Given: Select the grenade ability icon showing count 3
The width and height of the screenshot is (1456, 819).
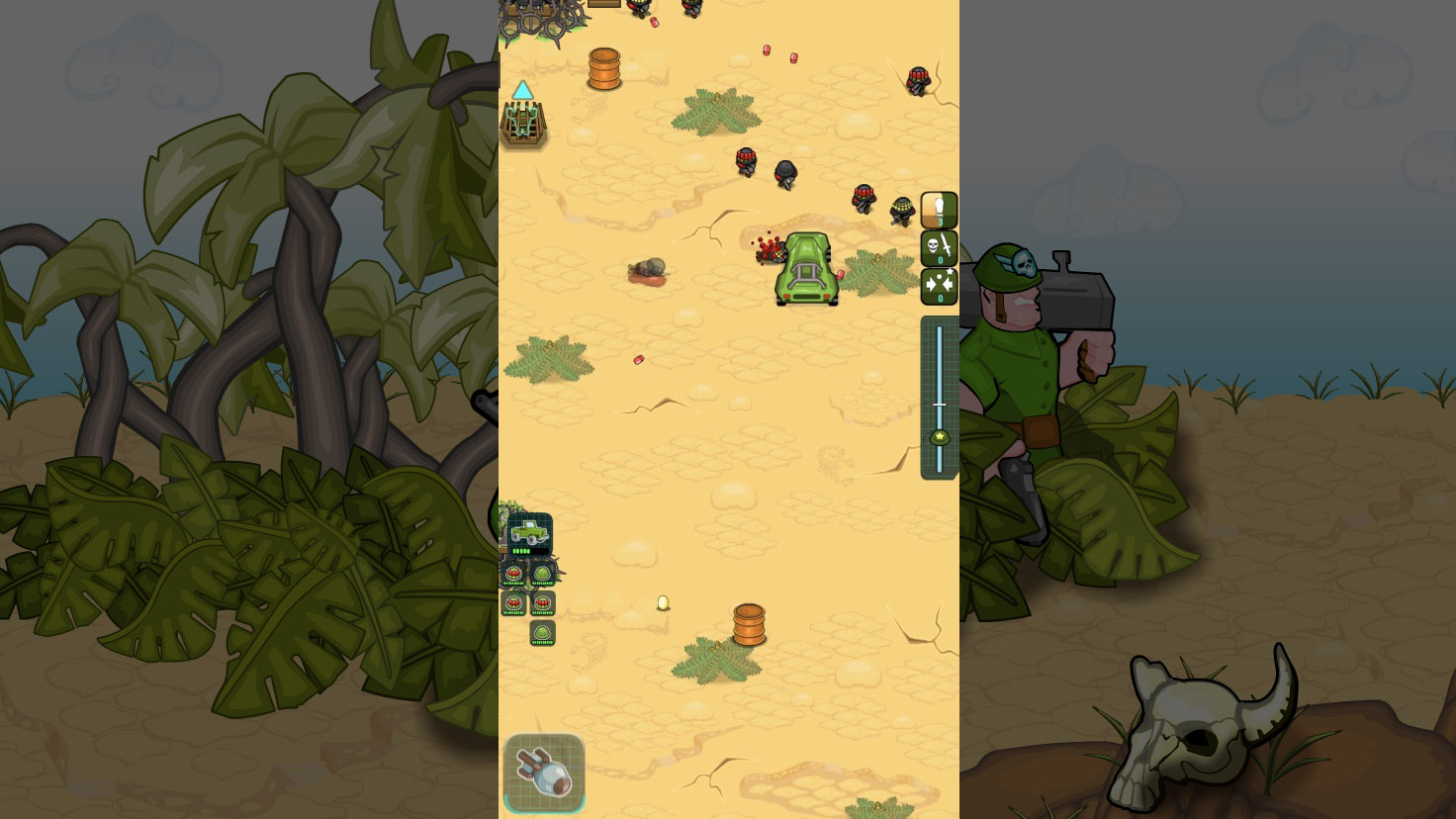Looking at the screenshot, I should click(x=938, y=210).
